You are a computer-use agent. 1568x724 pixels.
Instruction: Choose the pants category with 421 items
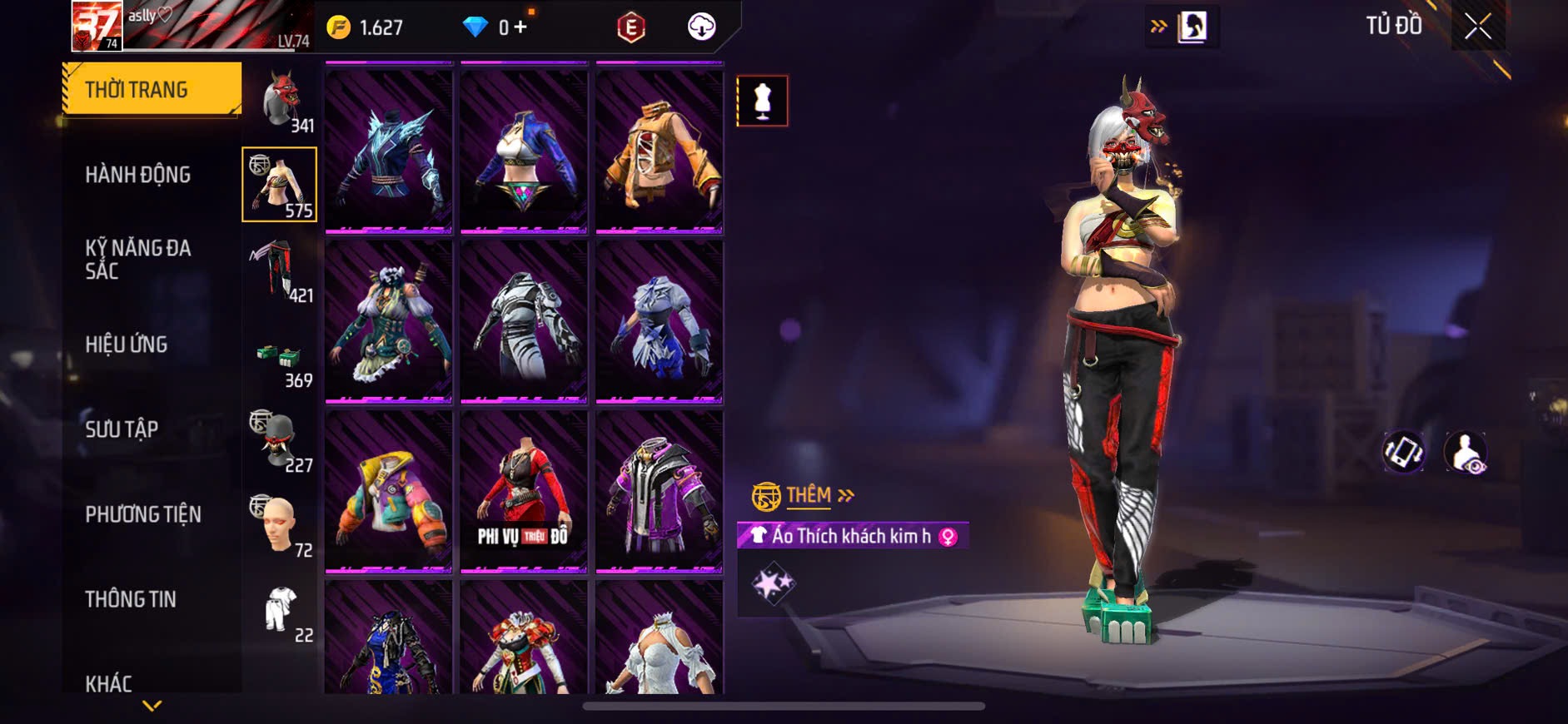coord(280,270)
